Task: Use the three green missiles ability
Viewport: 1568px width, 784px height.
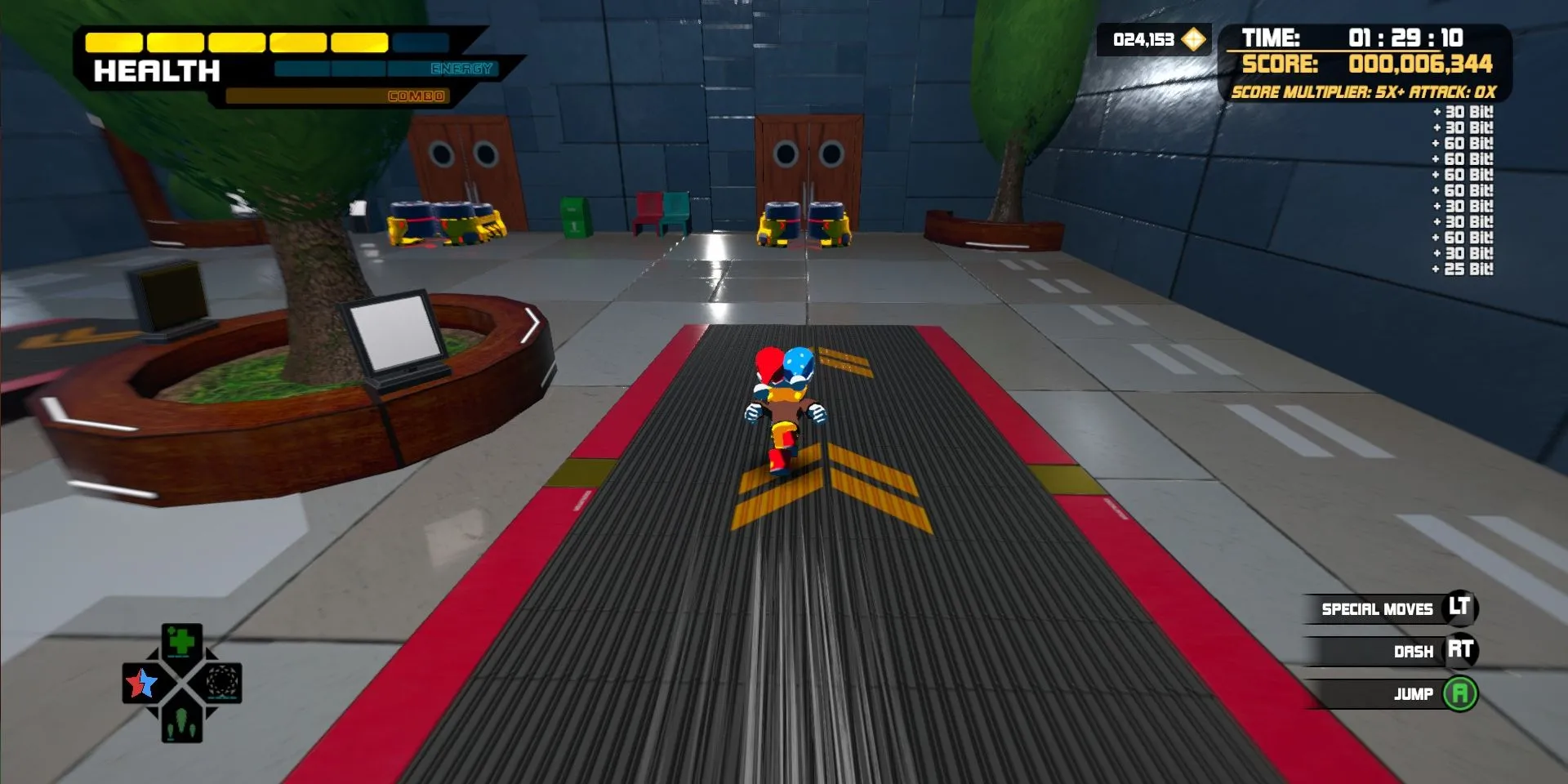Action: 181,724
